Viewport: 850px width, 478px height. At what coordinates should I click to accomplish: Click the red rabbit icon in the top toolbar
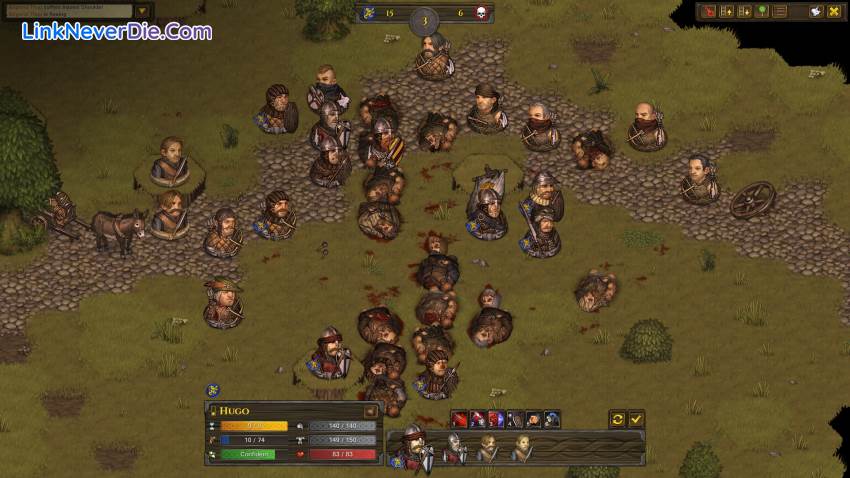(710, 11)
